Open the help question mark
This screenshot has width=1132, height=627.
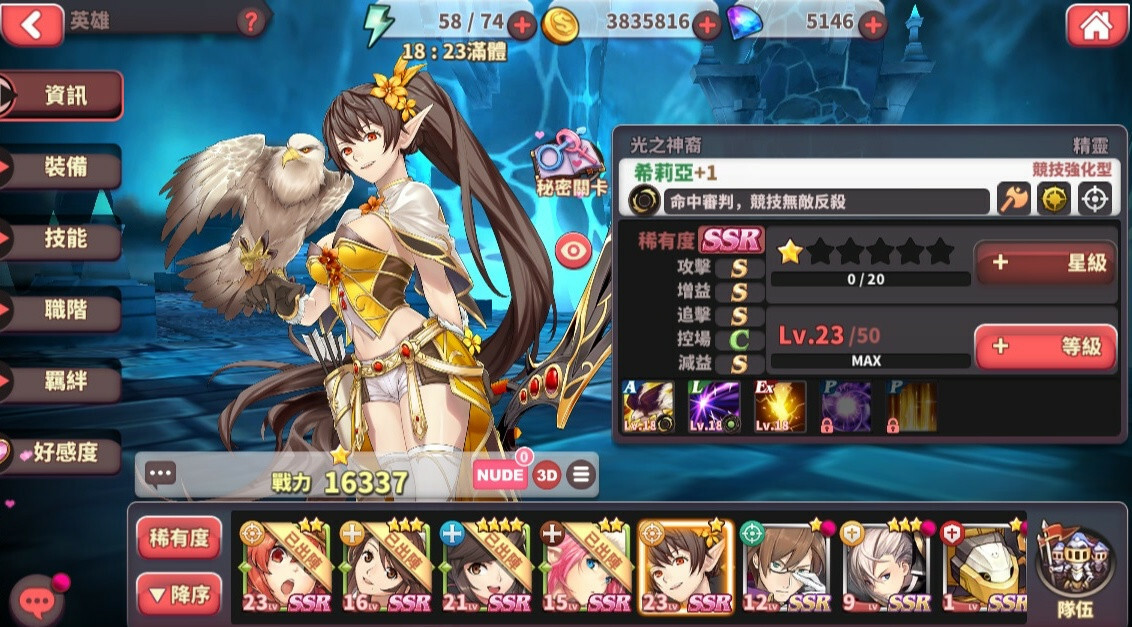click(x=252, y=21)
